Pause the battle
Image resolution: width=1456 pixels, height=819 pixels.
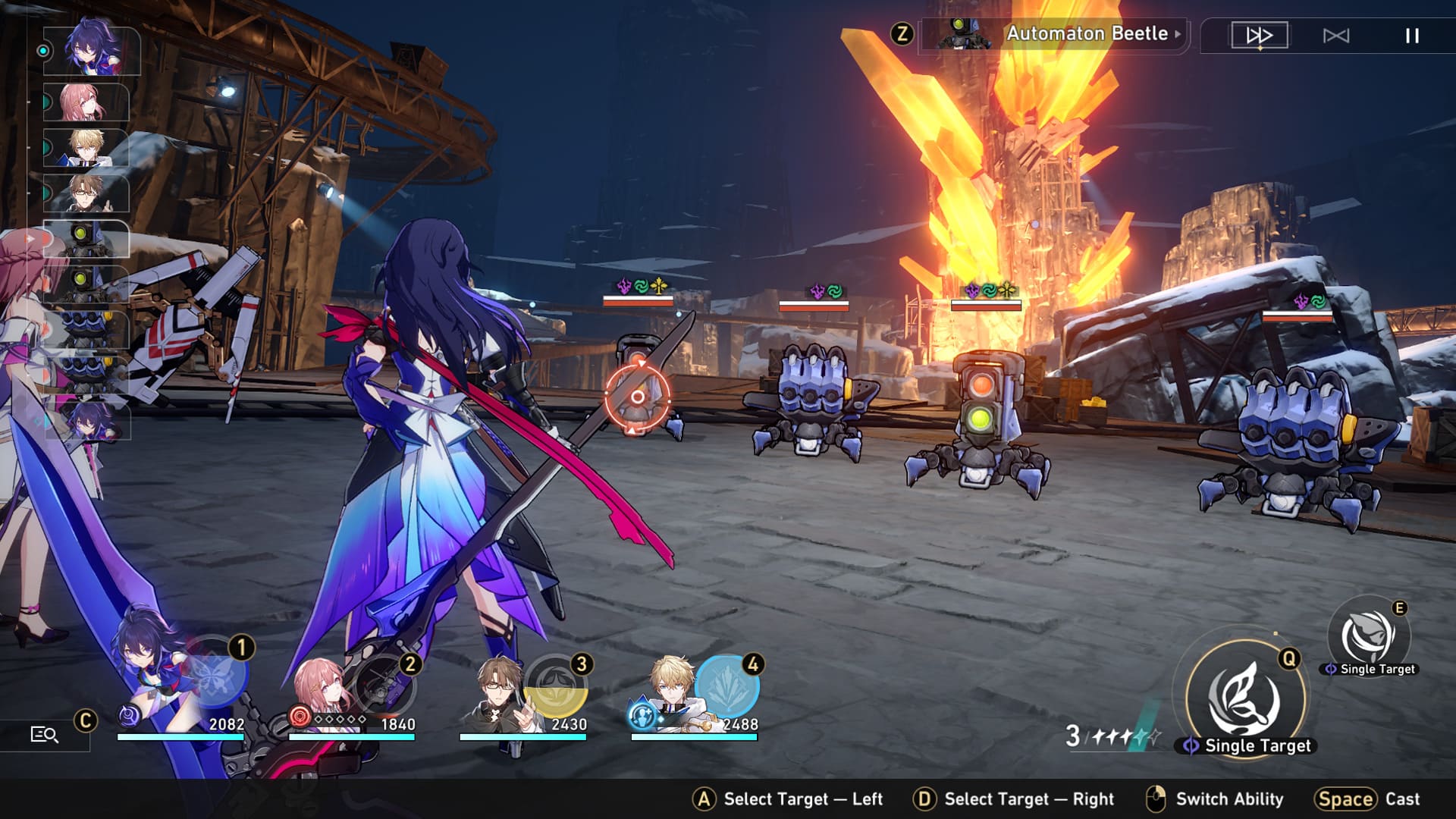(x=1411, y=36)
